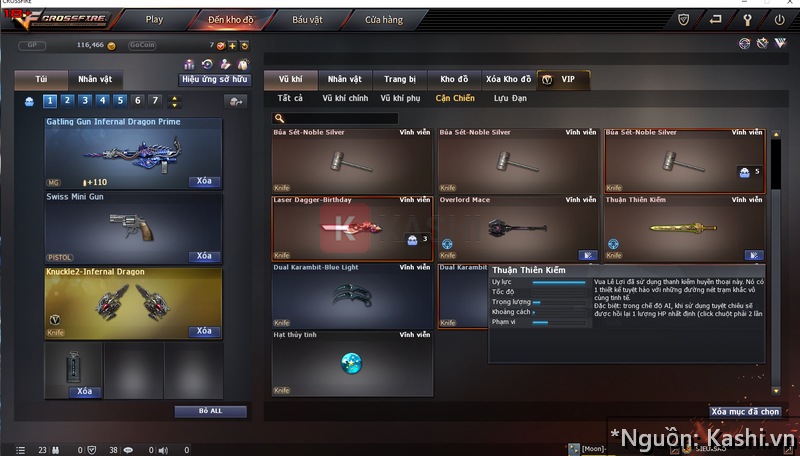
Task: Remove the Swiss Mini Gun pistol
Action: (204, 256)
